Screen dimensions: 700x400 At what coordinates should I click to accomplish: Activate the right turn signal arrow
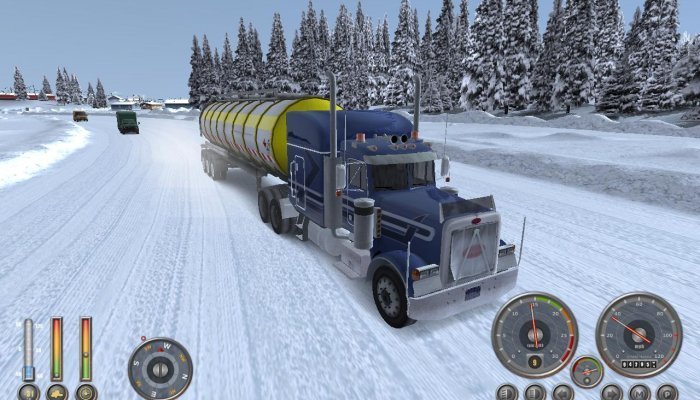pos(612,393)
